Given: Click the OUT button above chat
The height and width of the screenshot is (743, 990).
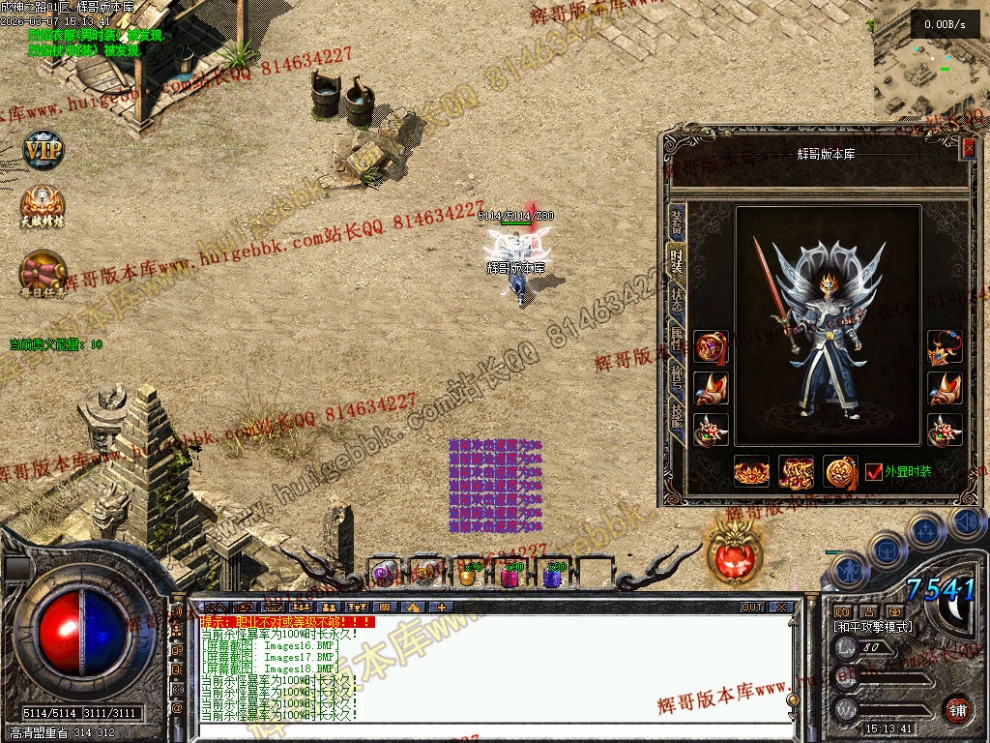Looking at the screenshot, I should tap(752, 607).
